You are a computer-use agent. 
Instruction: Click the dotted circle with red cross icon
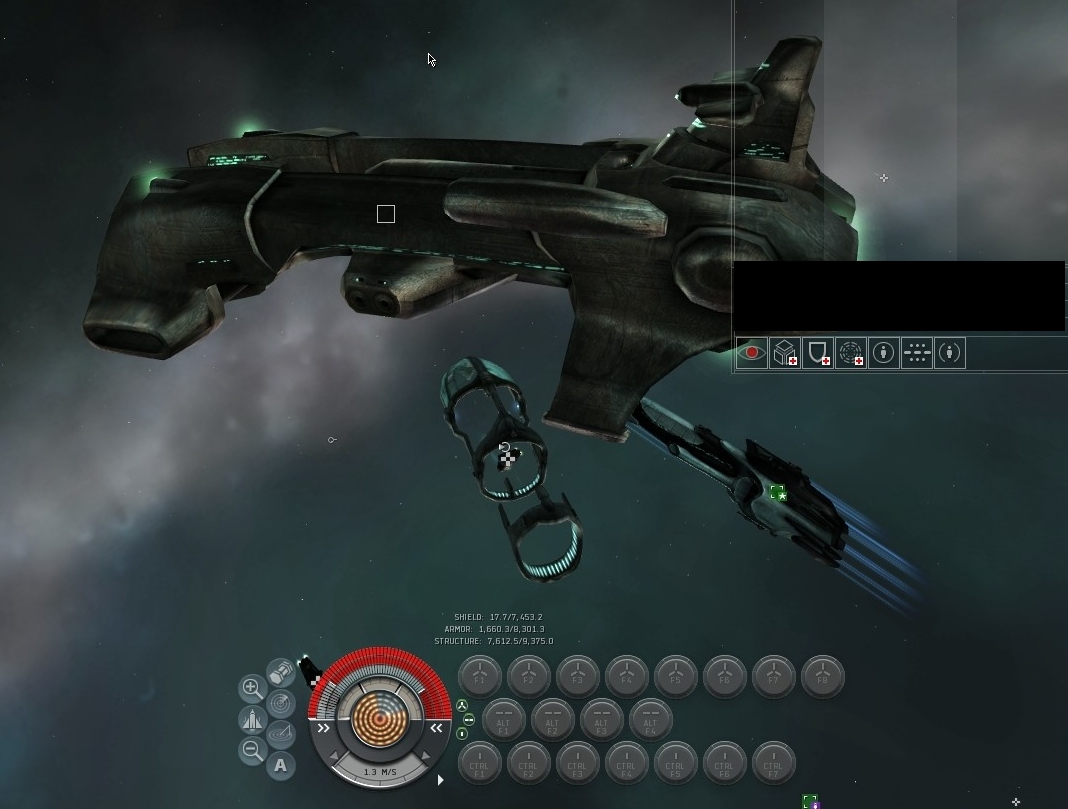(x=851, y=353)
